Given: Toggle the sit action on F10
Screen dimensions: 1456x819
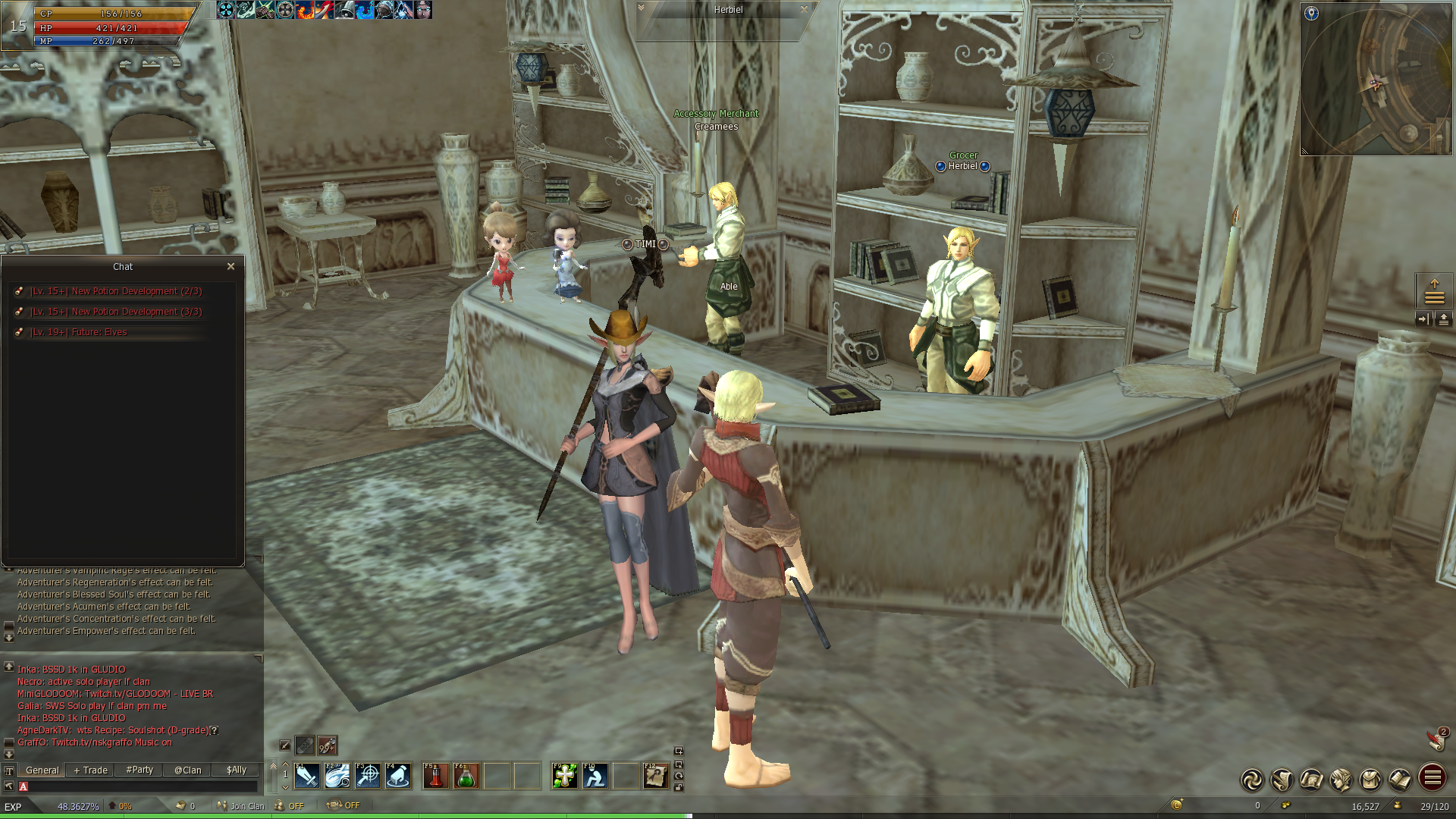Looking at the screenshot, I should click(x=595, y=776).
